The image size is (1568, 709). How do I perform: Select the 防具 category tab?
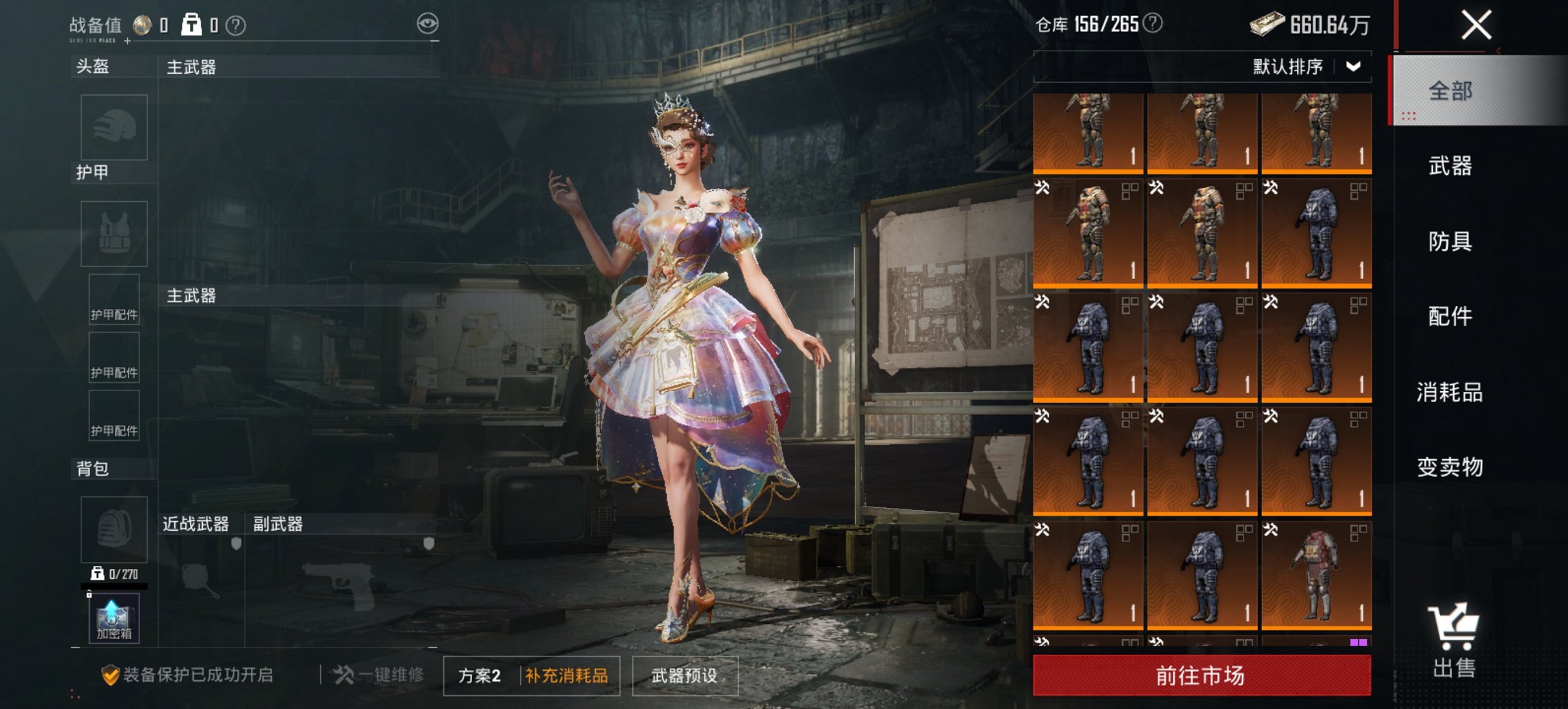tap(1450, 241)
